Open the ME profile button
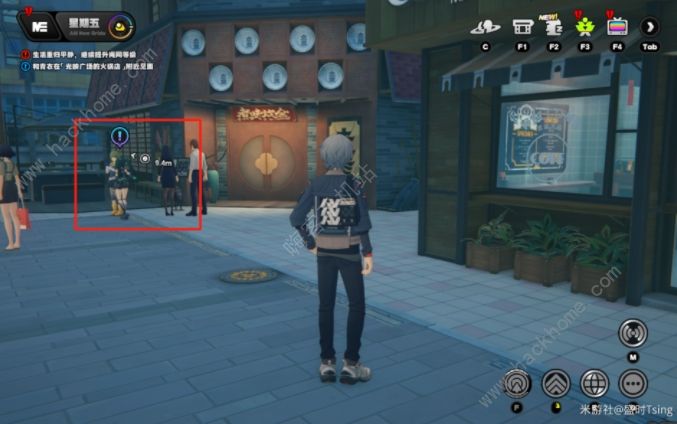The width and height of the screenshot is (677, 424). pos(41,26)
